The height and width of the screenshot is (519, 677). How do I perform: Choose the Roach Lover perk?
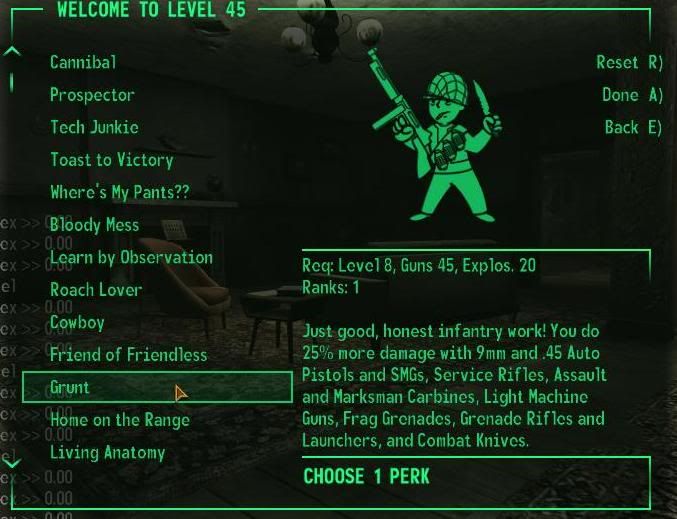(x=96, y=290)
